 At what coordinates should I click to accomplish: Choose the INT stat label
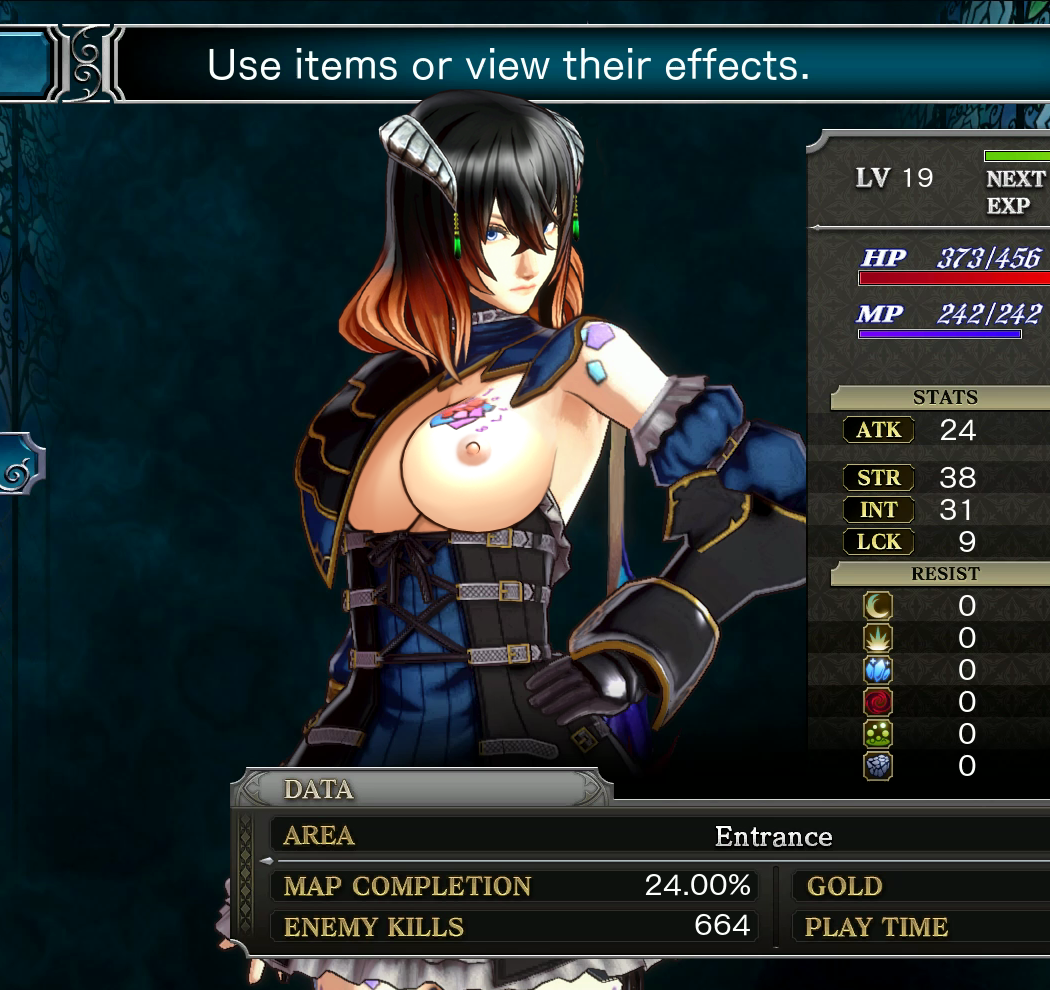coord(879,510)
